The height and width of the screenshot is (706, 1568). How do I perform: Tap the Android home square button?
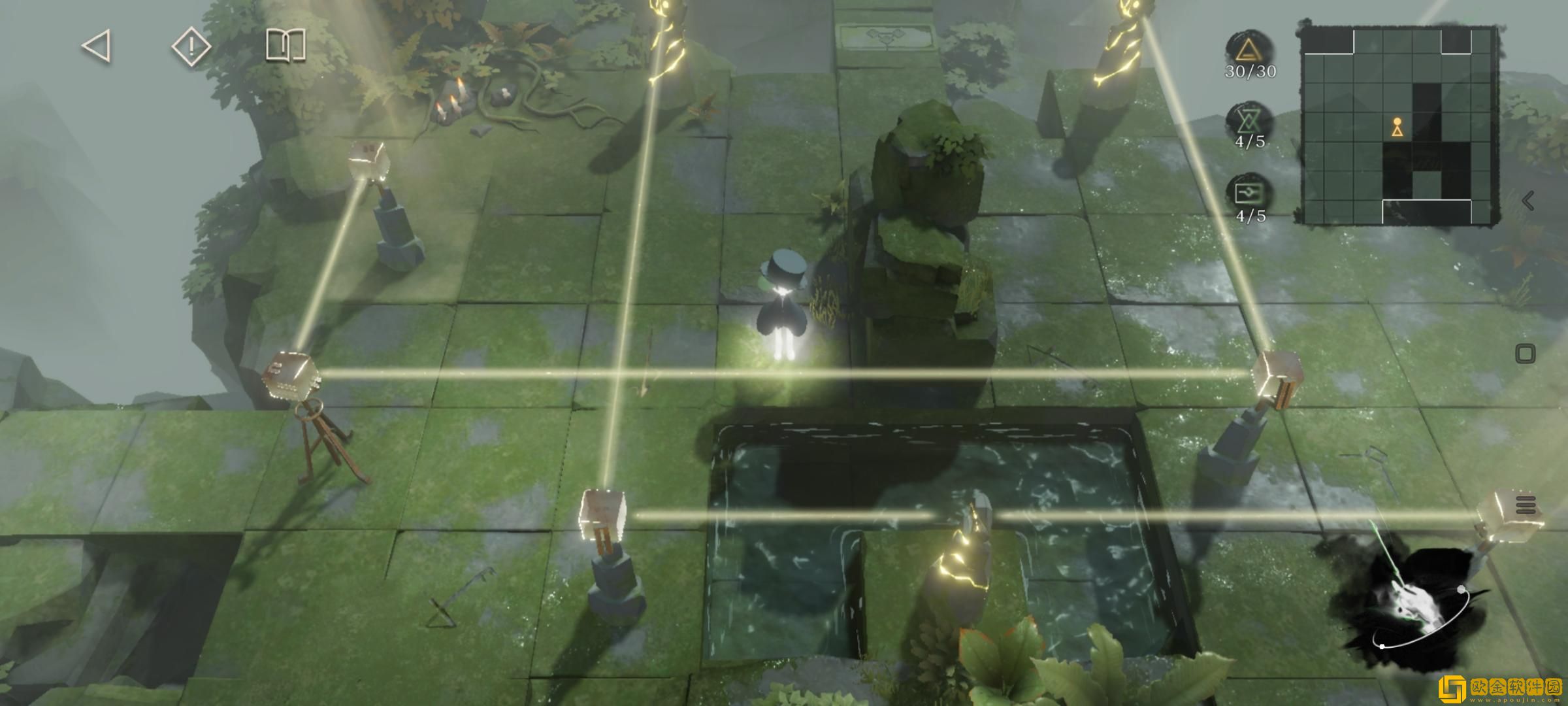[1525, 354]
